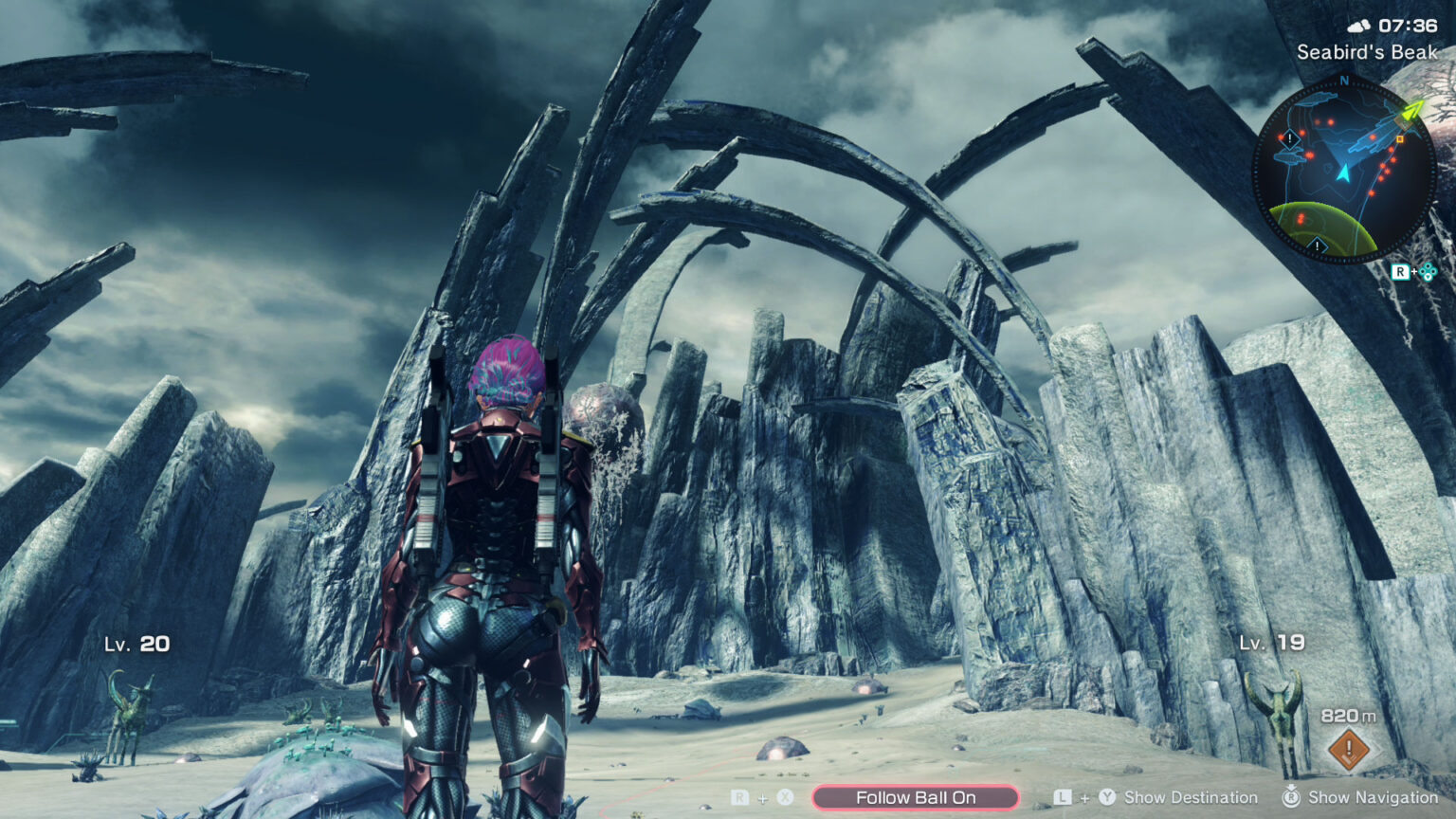The height and width of the screenshot is (819, 1456).
Task: Click the clock showing 07:36
Action: tap(1408, 25)
